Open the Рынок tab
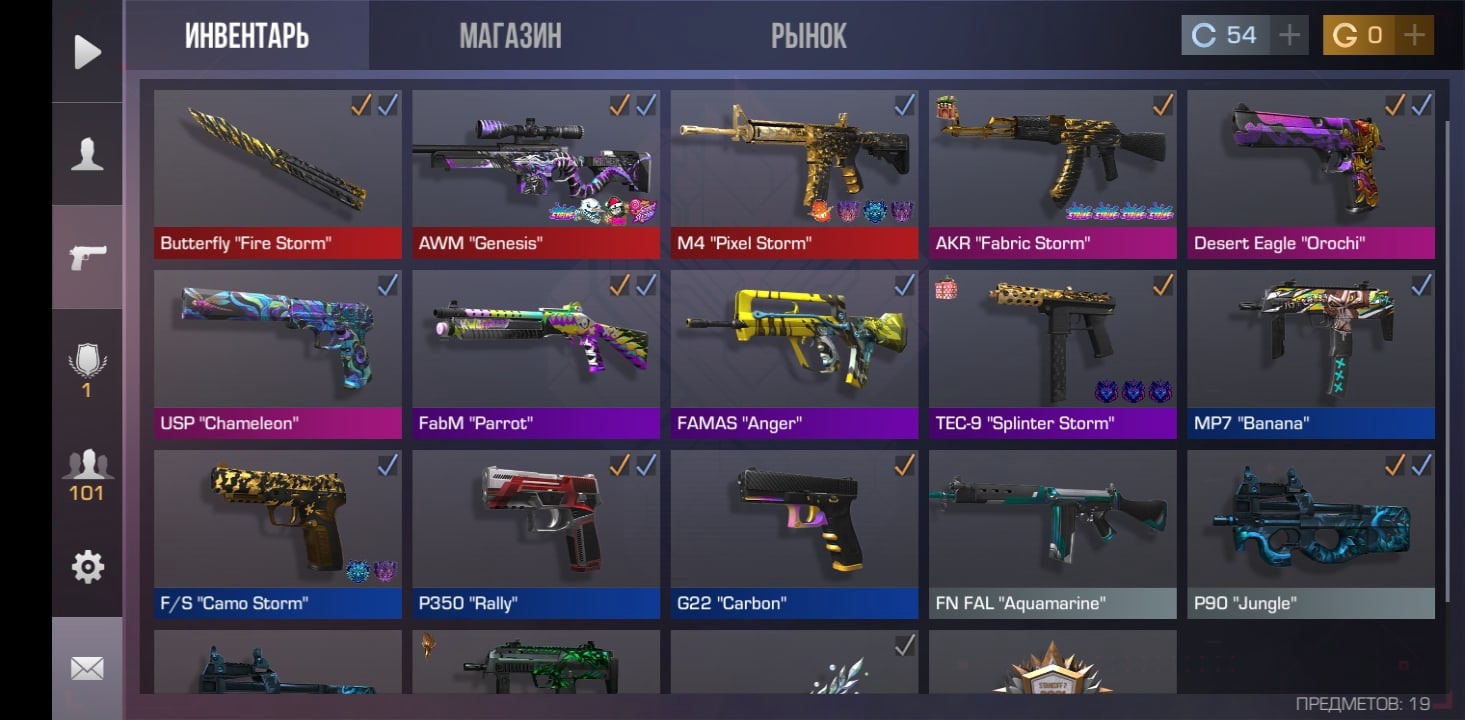1465x720 pixels. tap(808, 37)
